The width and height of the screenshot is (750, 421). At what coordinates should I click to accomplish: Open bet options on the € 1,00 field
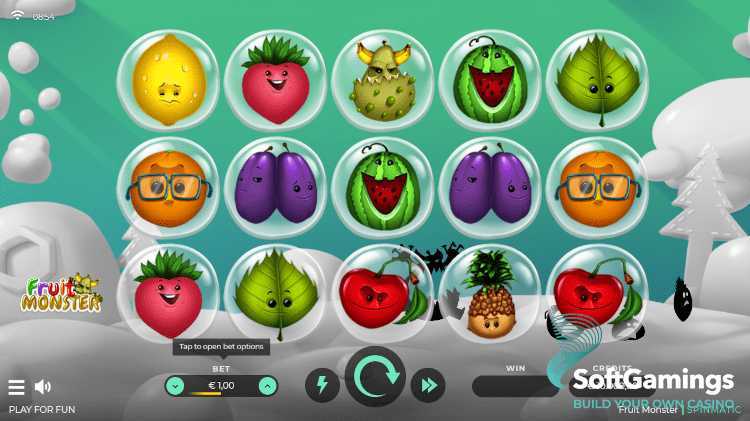221,385
